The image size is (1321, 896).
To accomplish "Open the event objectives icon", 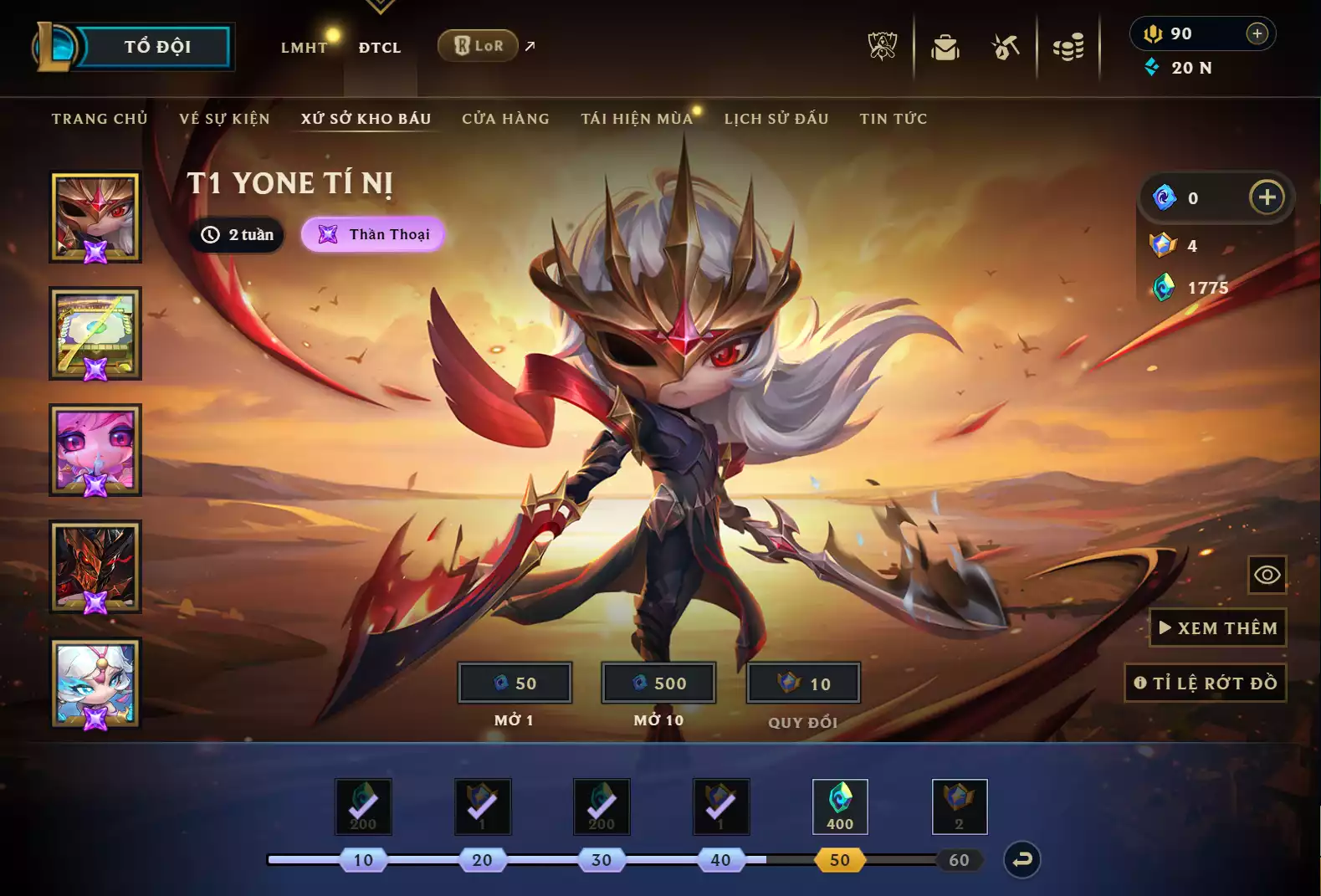I will pyautogui.click(x=1068, y=47).
